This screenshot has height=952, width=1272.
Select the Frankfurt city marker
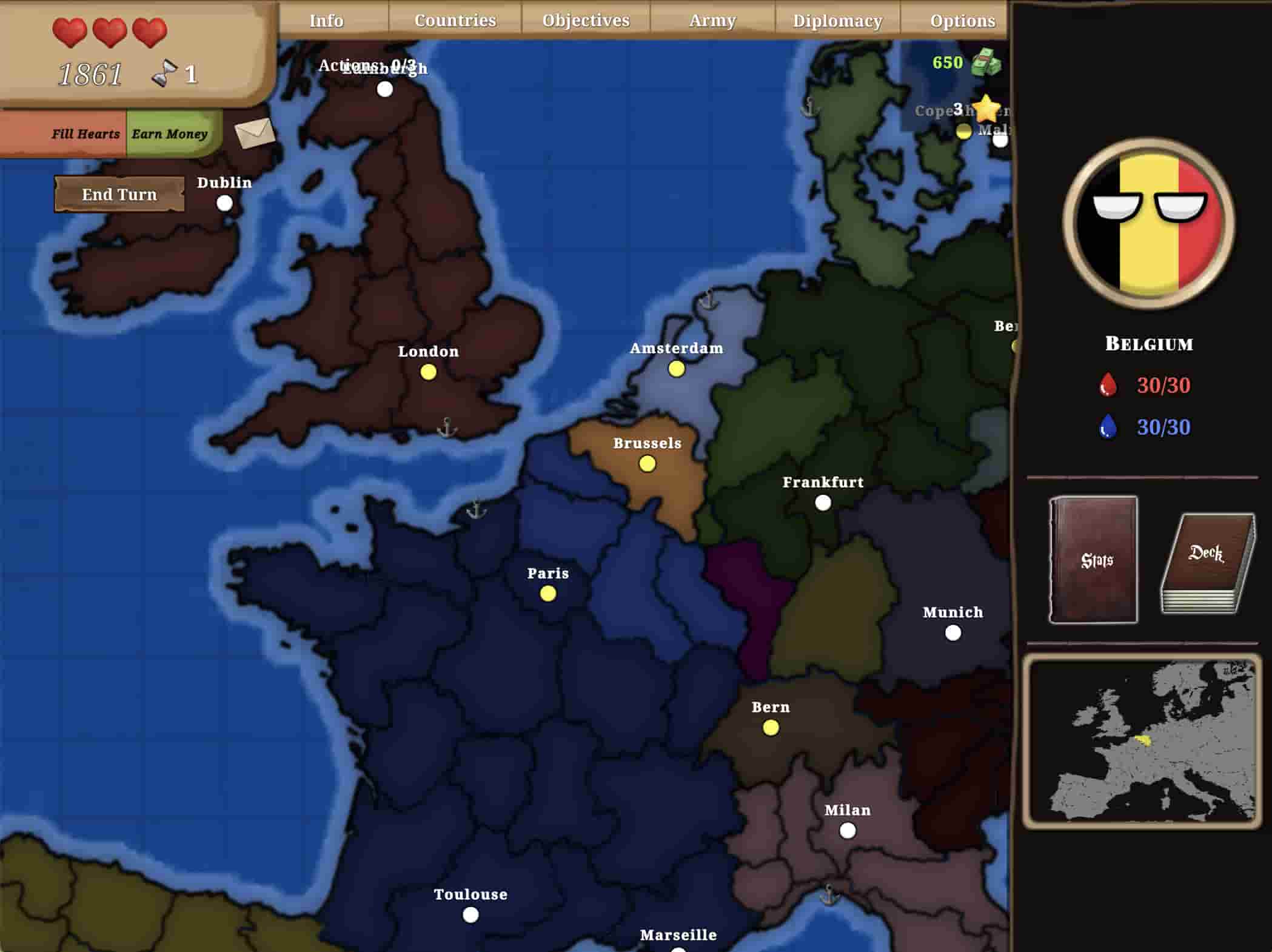(823, 503)
